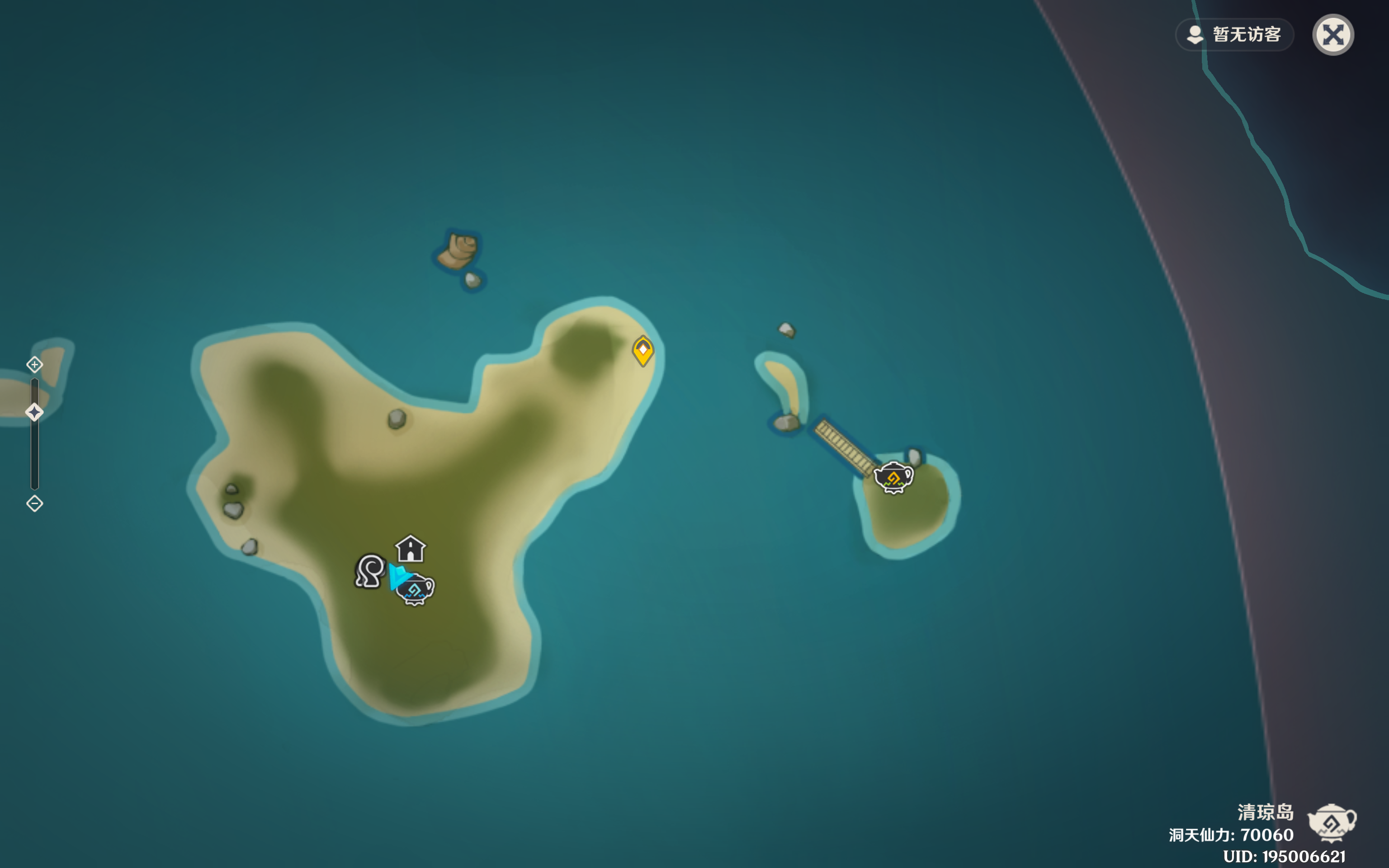Close the teapot map view
Viewport: 1389px width, 868px height.
click(1333, 35)
